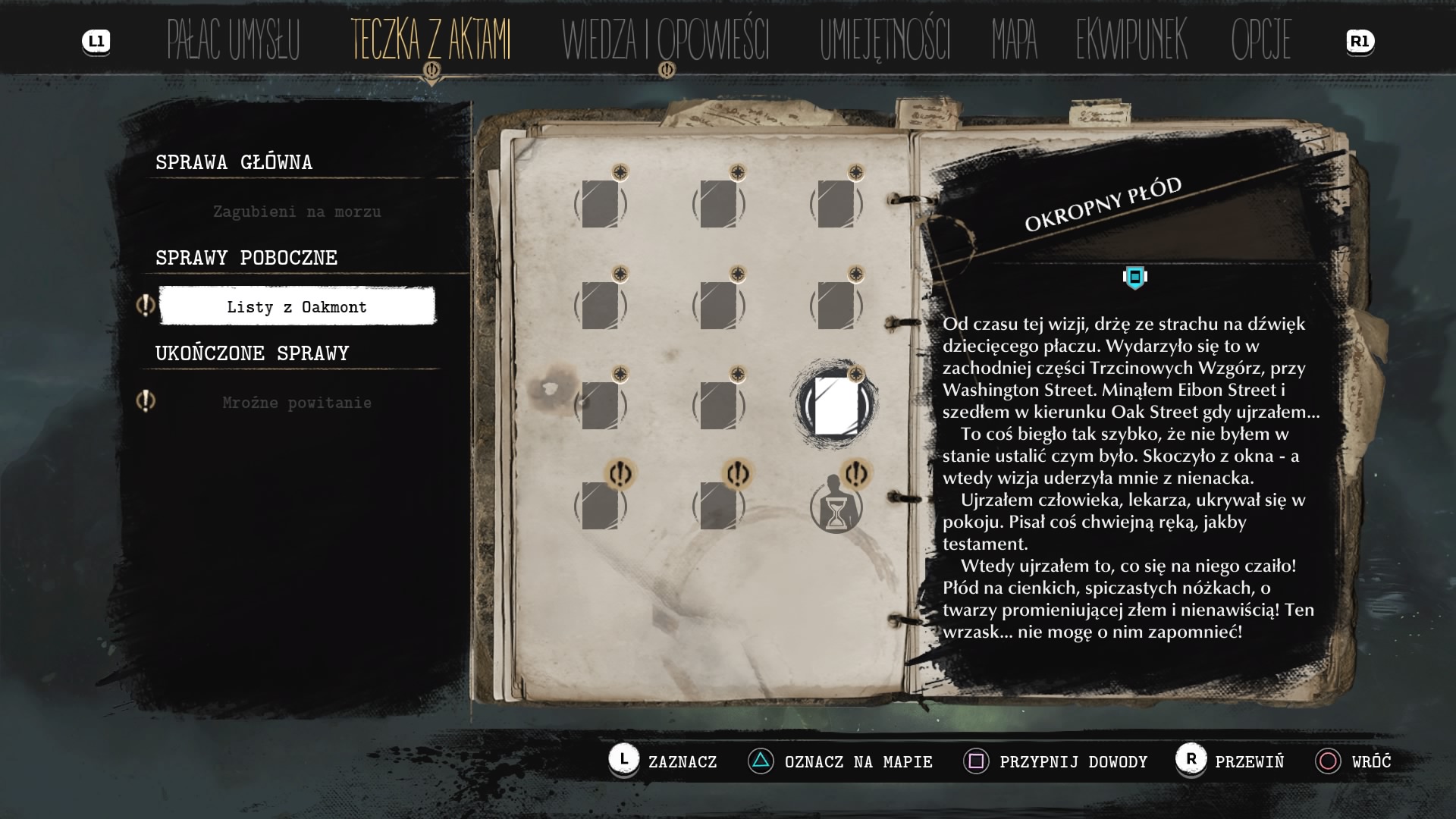Open the Wiedza i Opowieści tab
This screenshot has width=1456, height=819.
point(665,41)
